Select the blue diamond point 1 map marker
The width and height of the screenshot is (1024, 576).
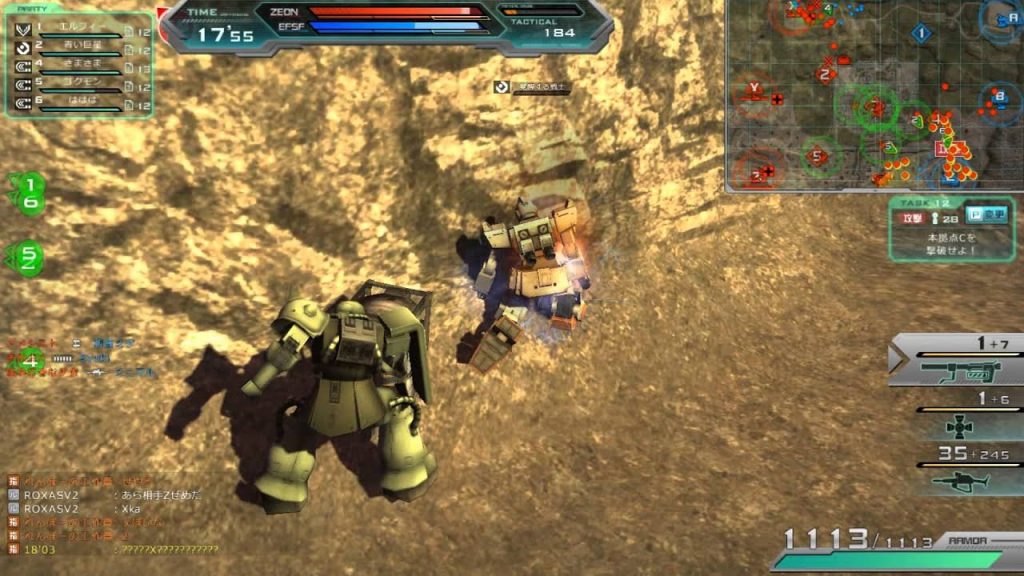coord(921,33)
